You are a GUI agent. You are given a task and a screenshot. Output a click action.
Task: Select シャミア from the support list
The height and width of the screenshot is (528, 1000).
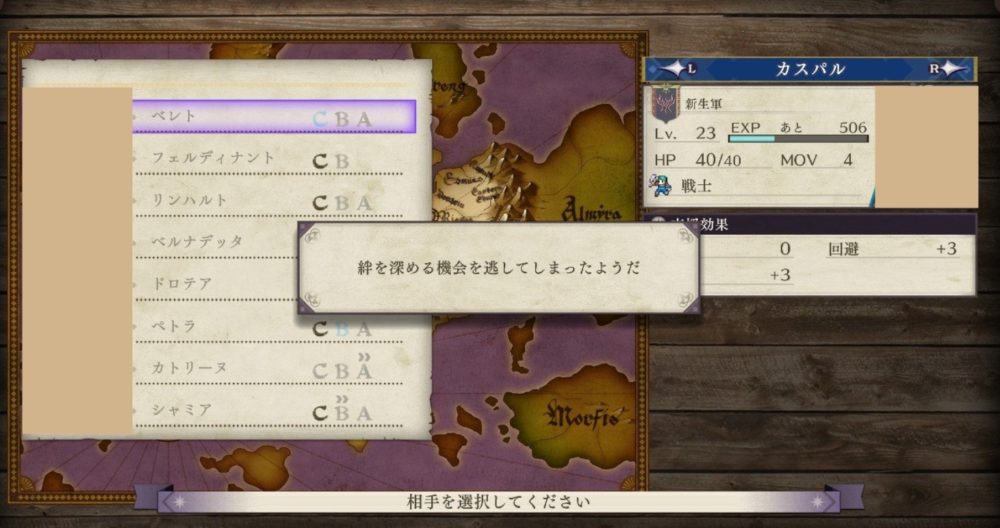pos(268,412)
